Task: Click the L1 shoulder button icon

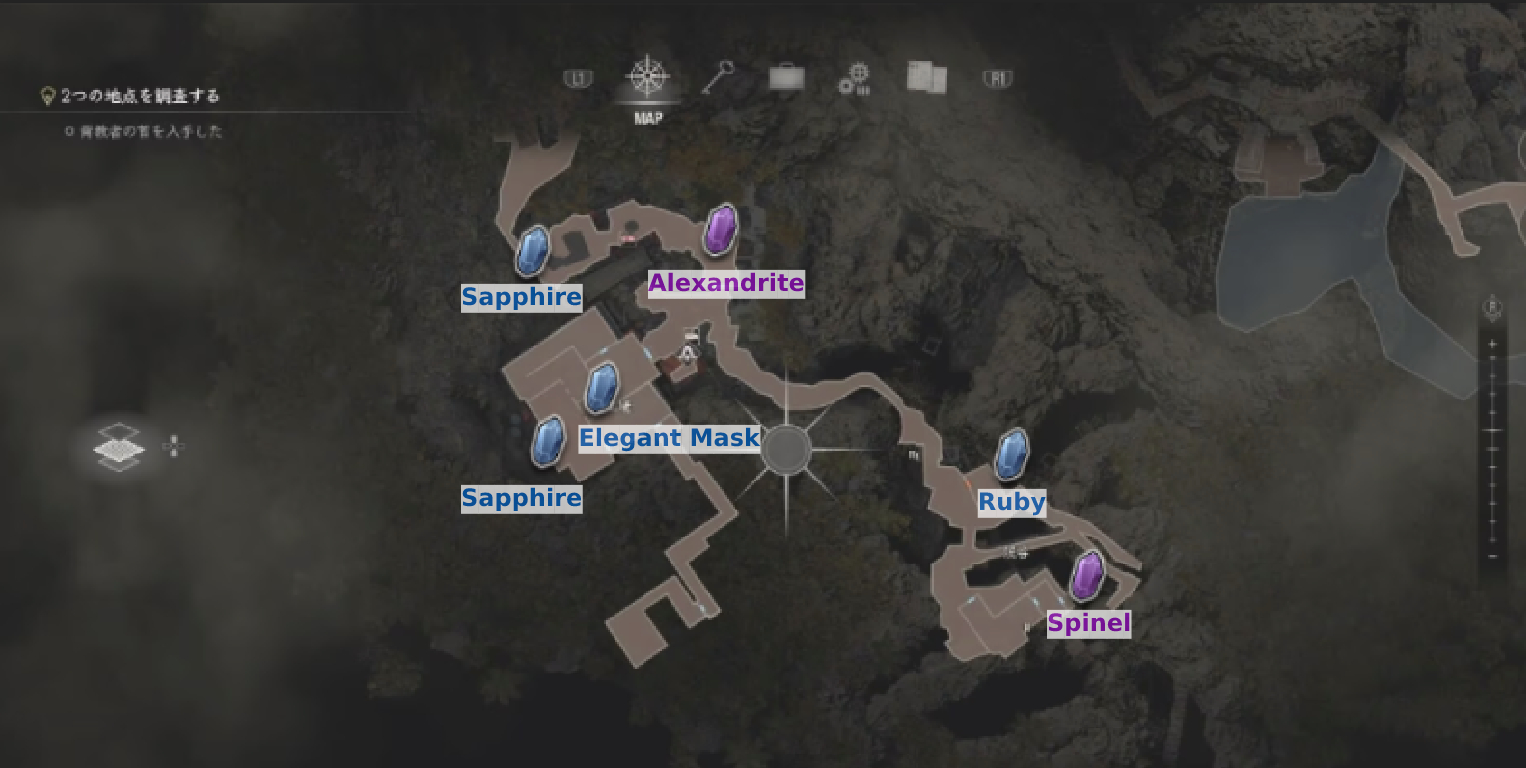Action: 578,76
